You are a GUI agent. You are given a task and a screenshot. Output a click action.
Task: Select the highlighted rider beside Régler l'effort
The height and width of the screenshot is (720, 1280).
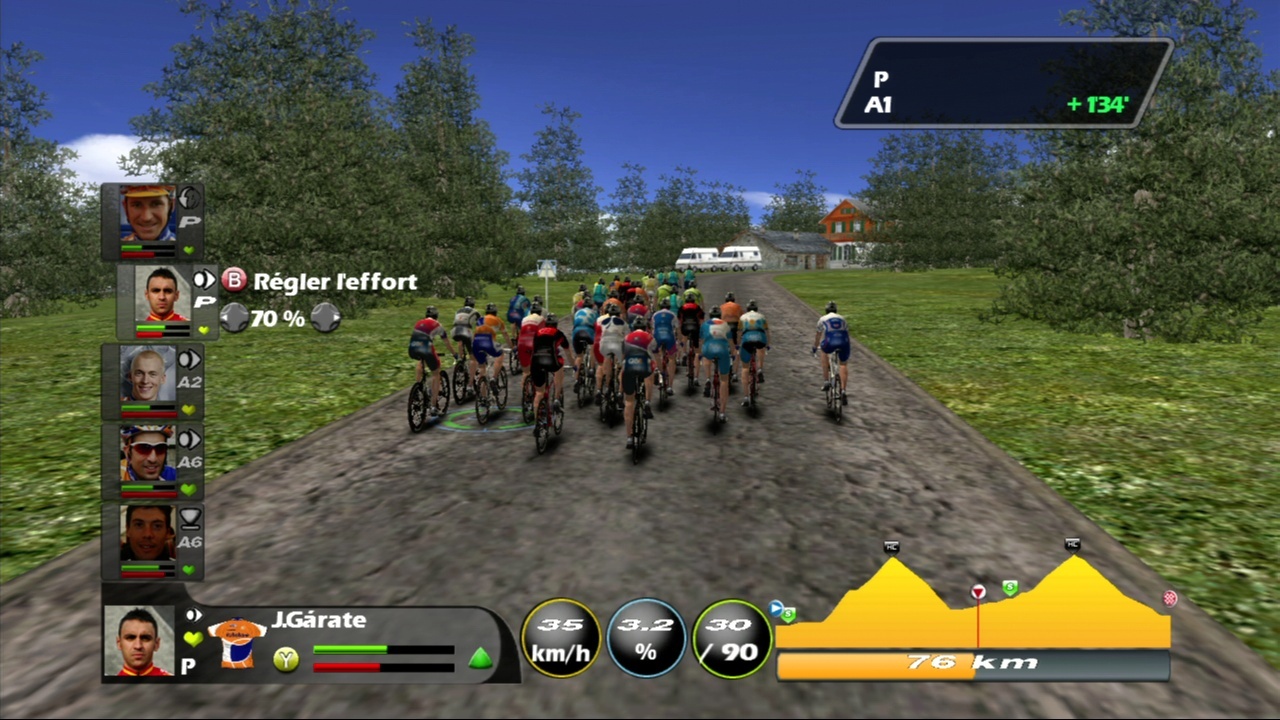coord(161,294)
